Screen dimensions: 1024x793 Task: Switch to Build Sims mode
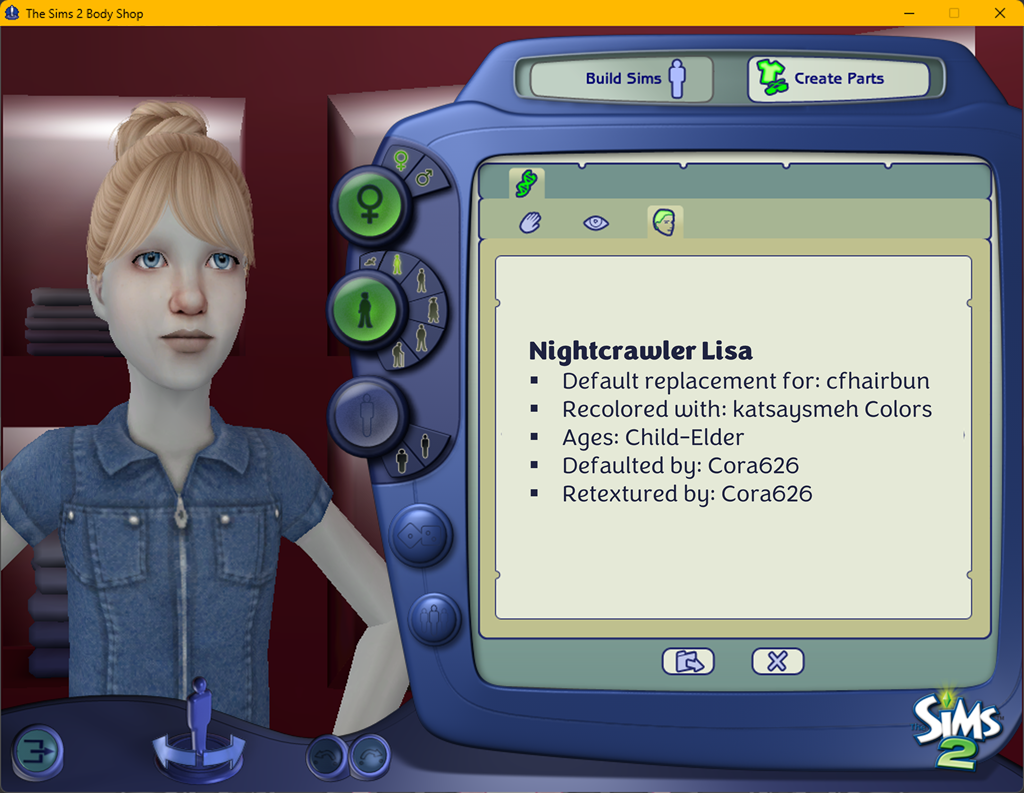[x=621, y=78]
